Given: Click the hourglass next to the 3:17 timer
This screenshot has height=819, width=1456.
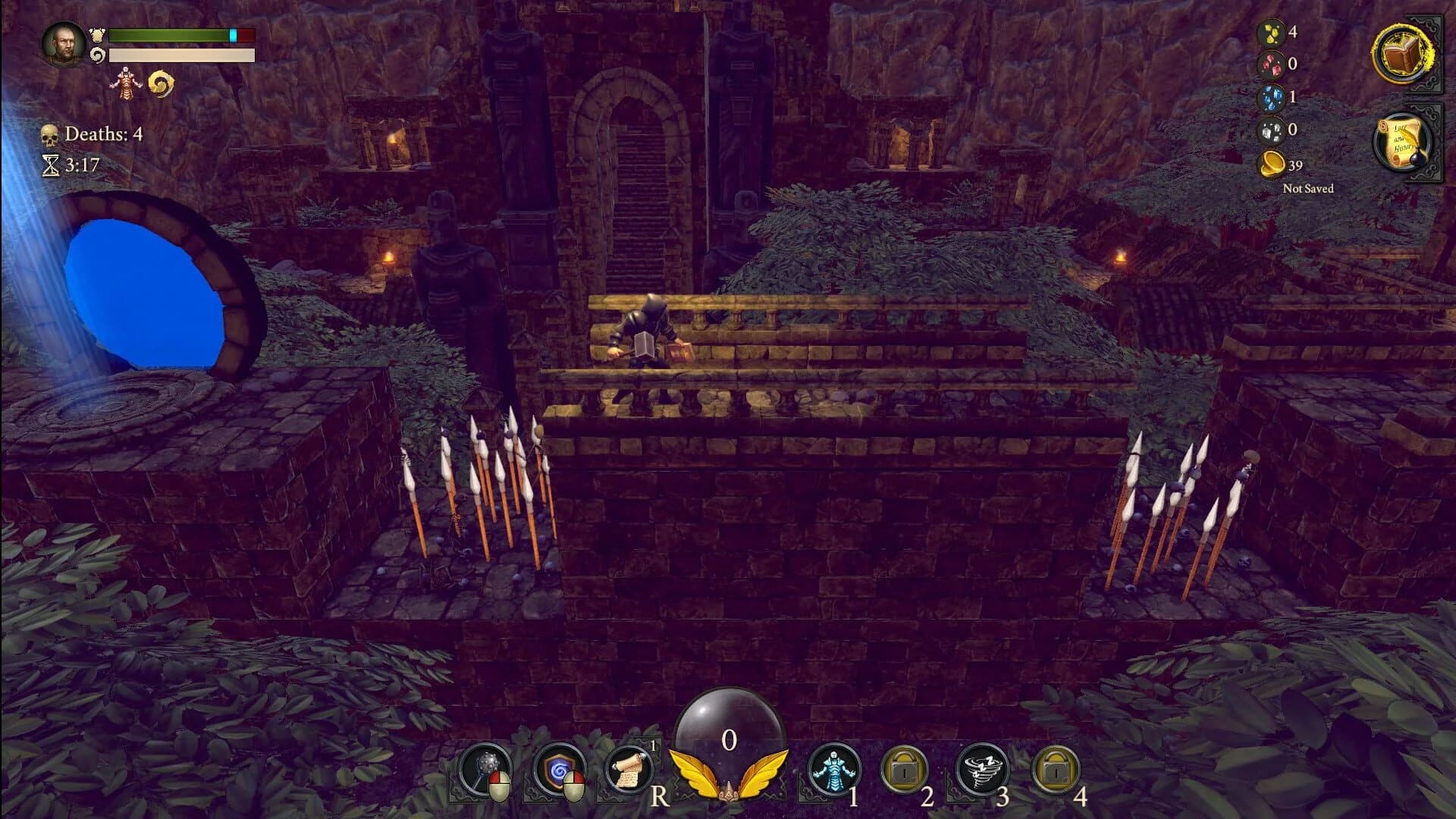Looking at the screenshot, I should click(x=50, y=165).
